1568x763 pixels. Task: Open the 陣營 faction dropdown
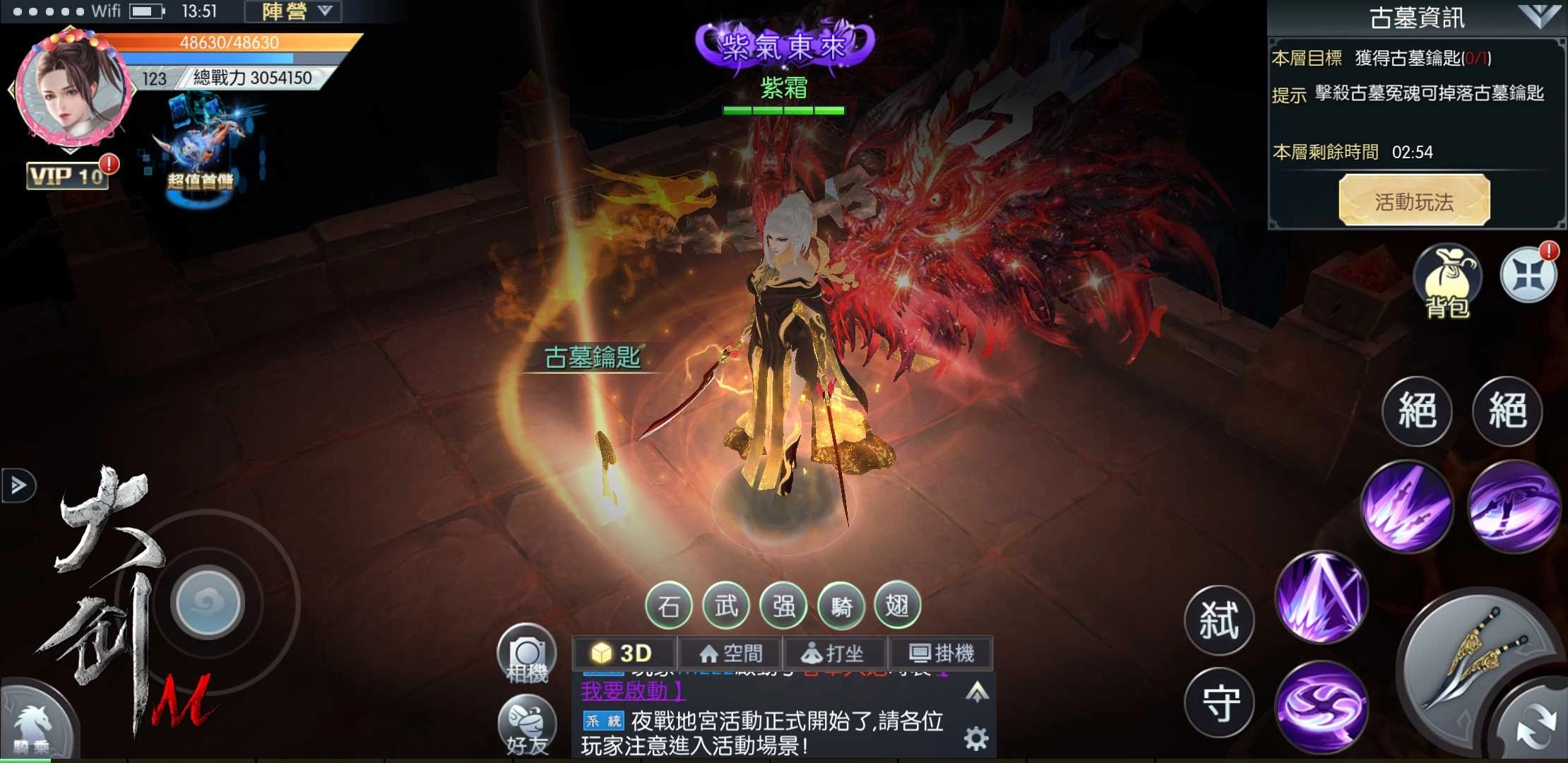293,11
